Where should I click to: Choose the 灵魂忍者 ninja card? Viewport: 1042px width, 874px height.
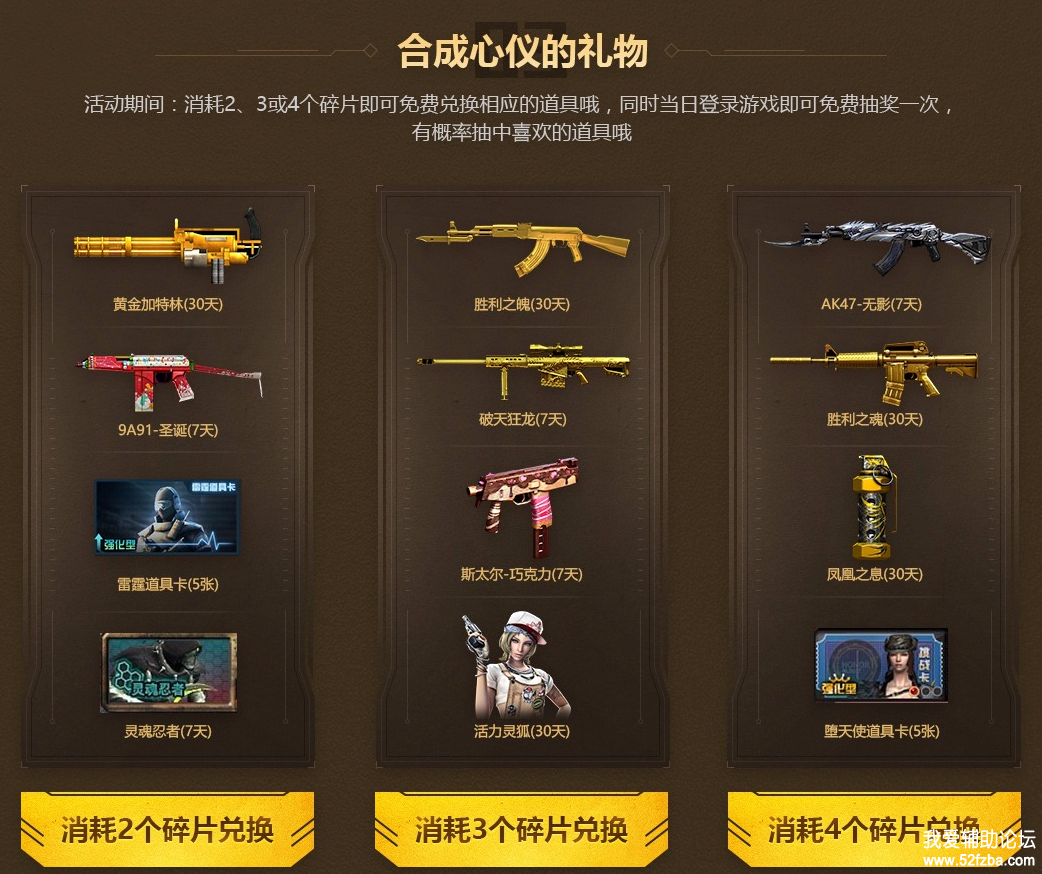(168, 672)
